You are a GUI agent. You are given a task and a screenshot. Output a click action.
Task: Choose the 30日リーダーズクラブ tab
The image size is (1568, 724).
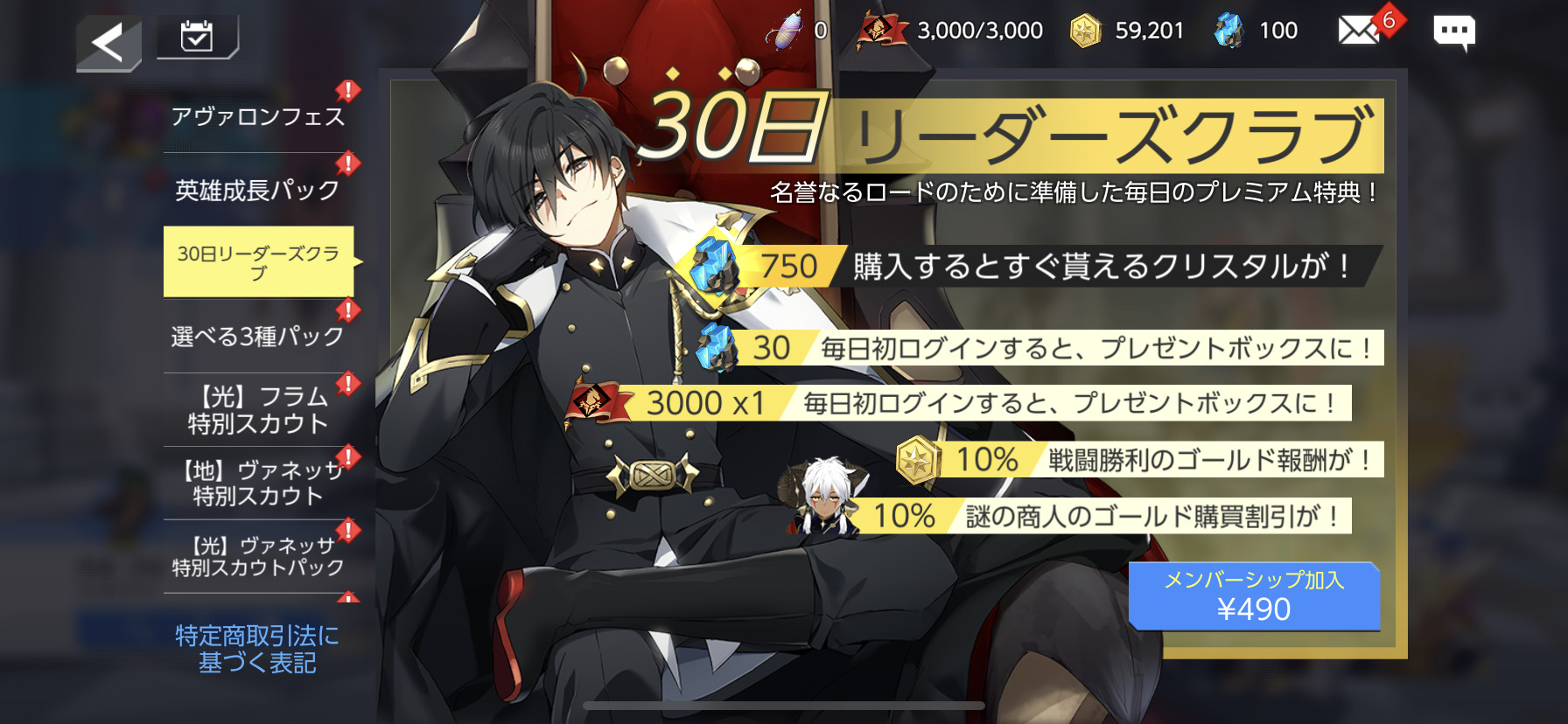pyautogui.click(x=258, y=262)
